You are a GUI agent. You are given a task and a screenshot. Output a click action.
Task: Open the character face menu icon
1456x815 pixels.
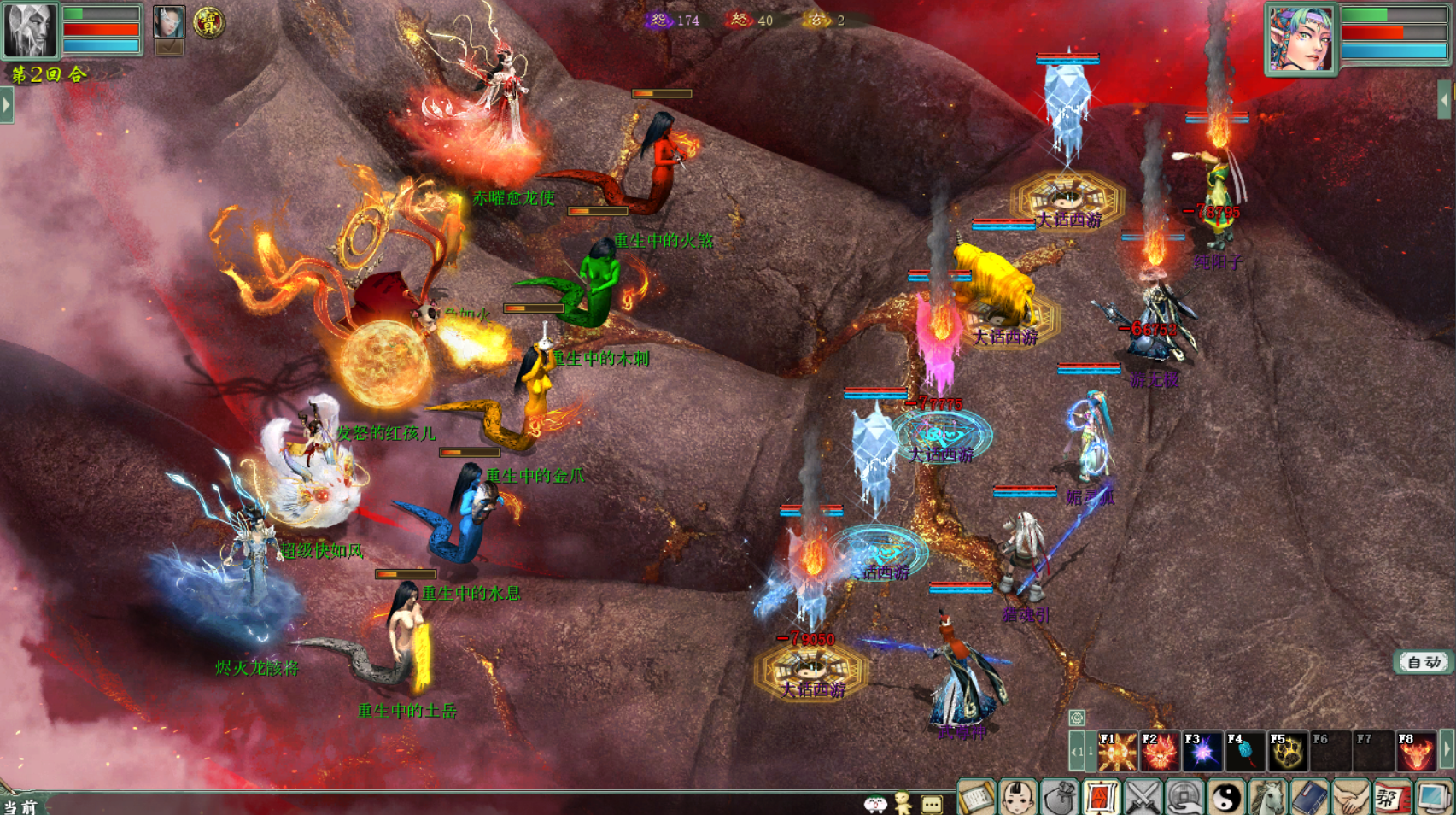click(x=1018, y=799)
